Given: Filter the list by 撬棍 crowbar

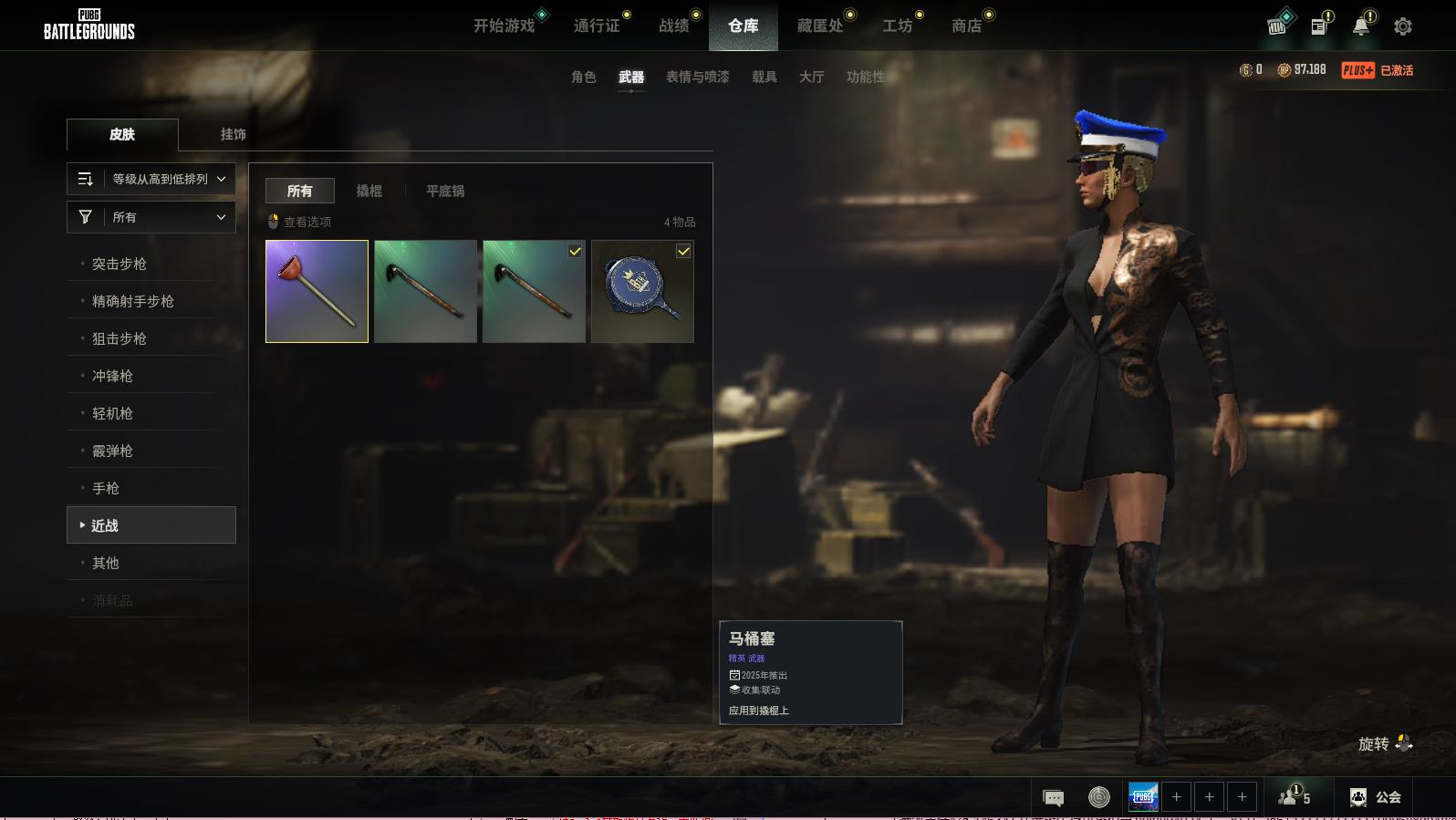Looking at the screenshot, I should tap(369, 191).
